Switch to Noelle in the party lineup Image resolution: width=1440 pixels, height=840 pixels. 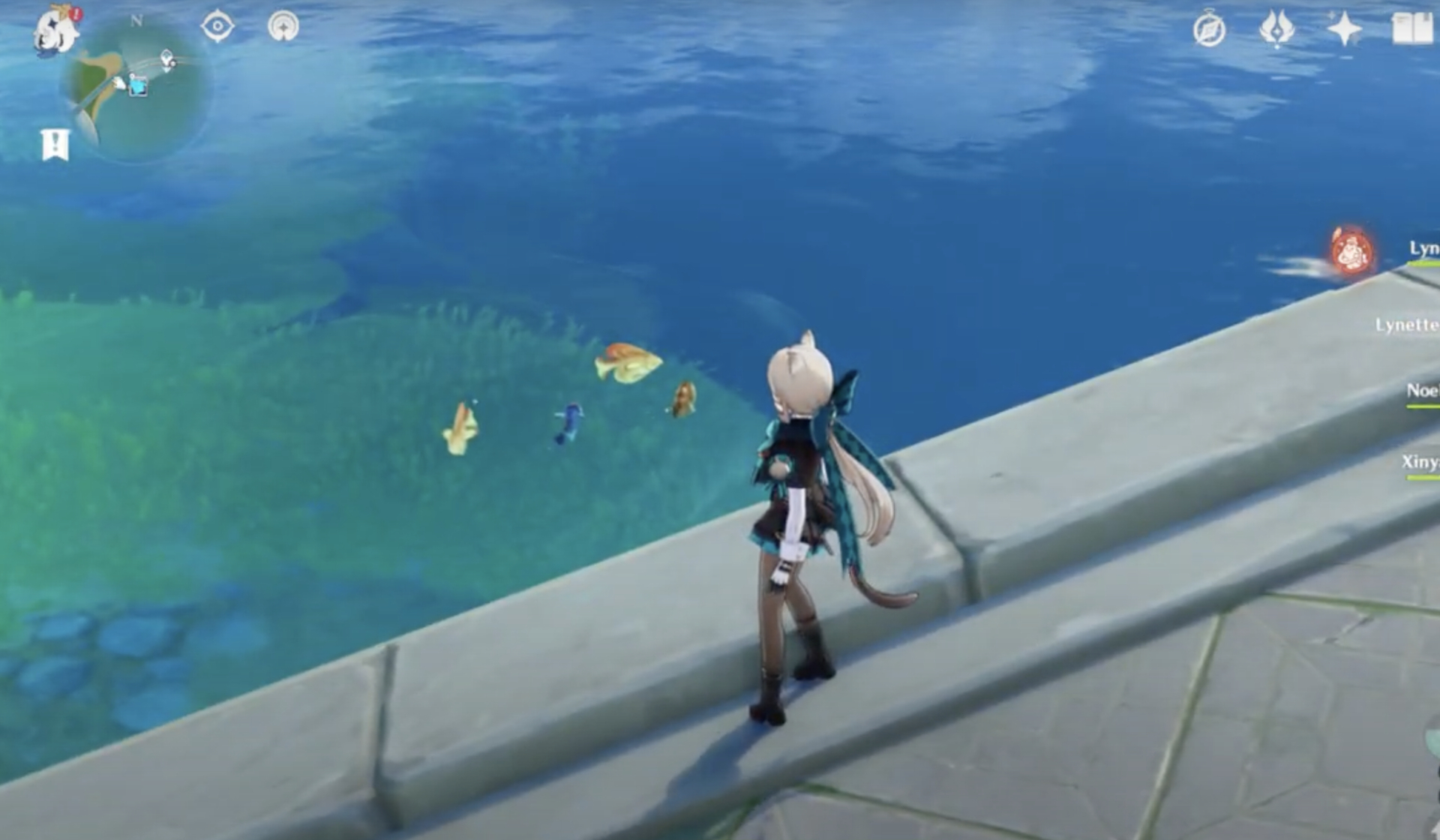coord(1422,390)
